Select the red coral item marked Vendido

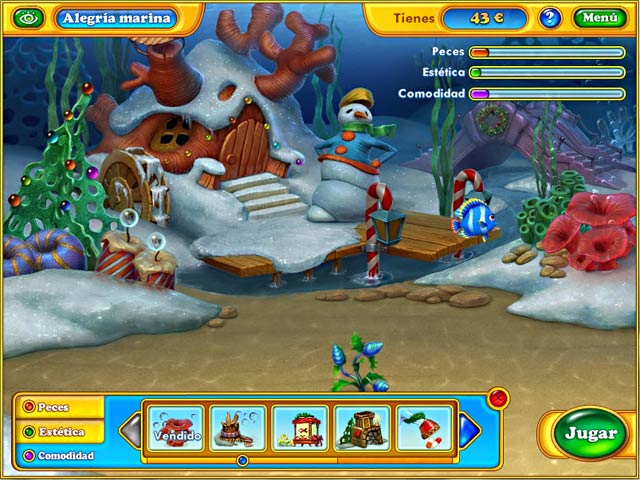coord(177,427)
